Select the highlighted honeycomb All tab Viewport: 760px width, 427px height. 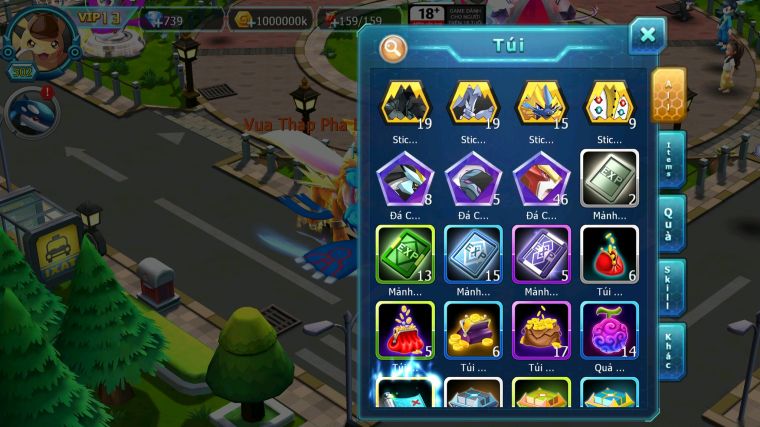coord(668,94)
